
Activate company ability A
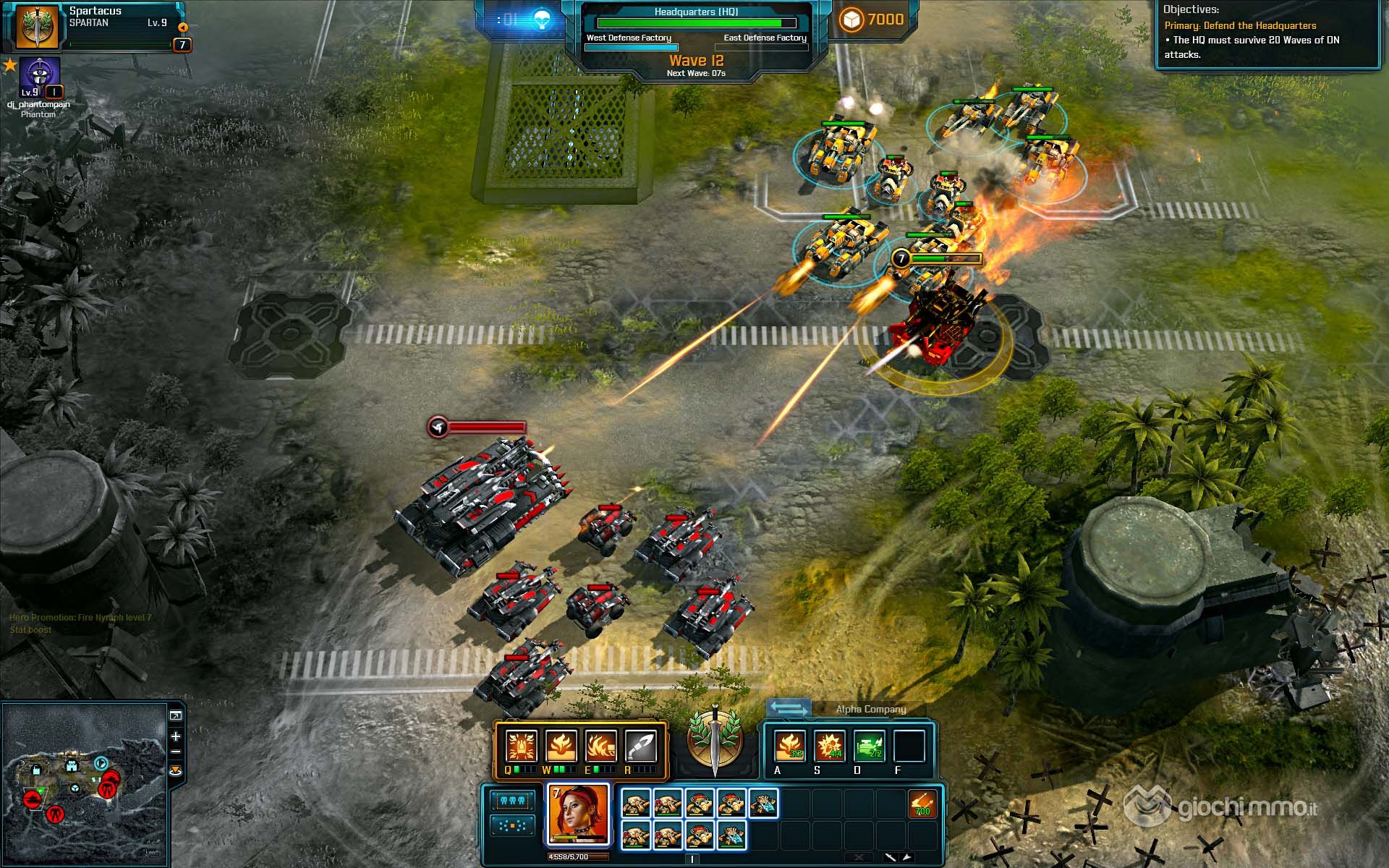[789, 746]
